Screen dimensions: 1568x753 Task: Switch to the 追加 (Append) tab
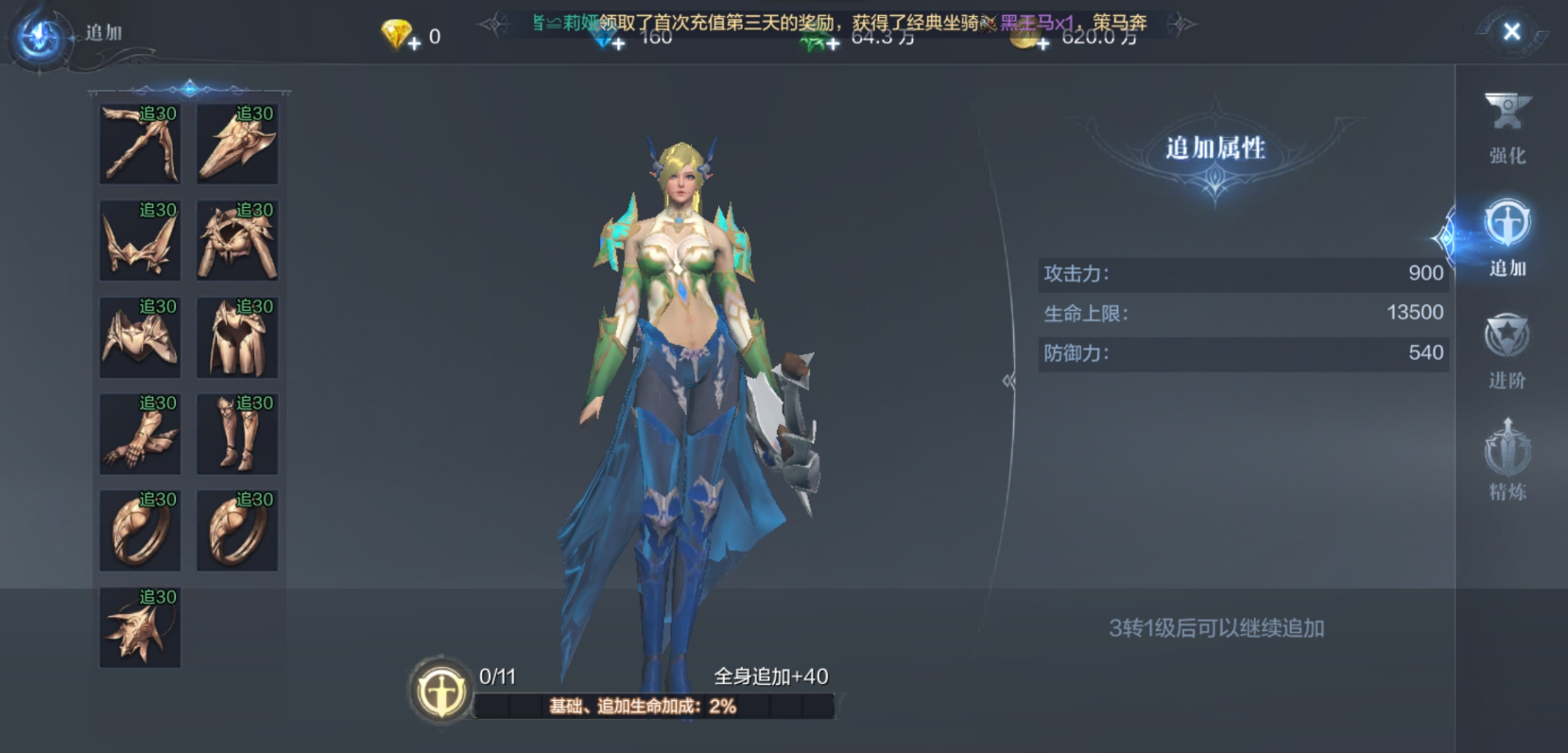1507,239
